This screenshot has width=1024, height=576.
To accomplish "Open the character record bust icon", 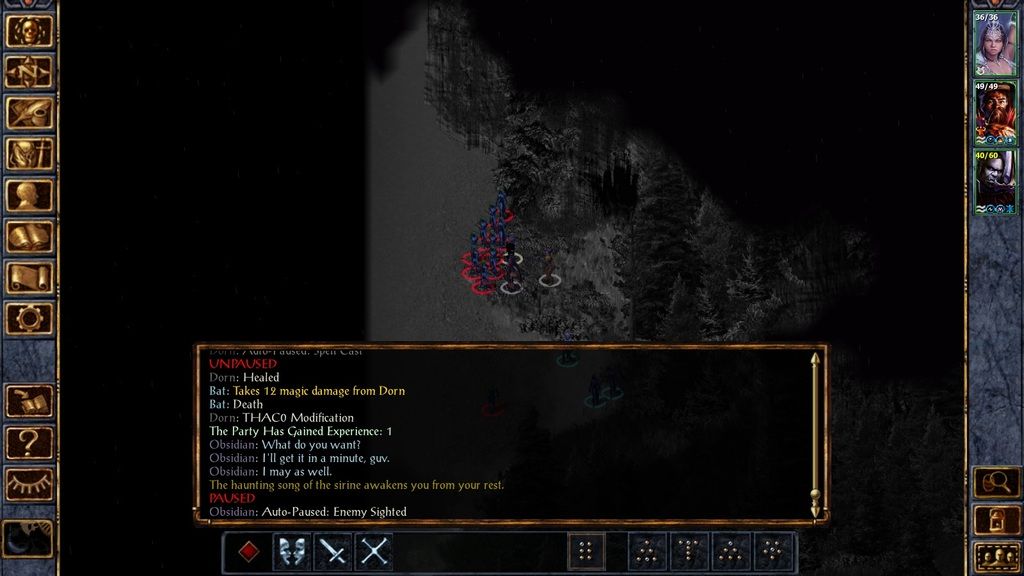I will click(29, 195).
